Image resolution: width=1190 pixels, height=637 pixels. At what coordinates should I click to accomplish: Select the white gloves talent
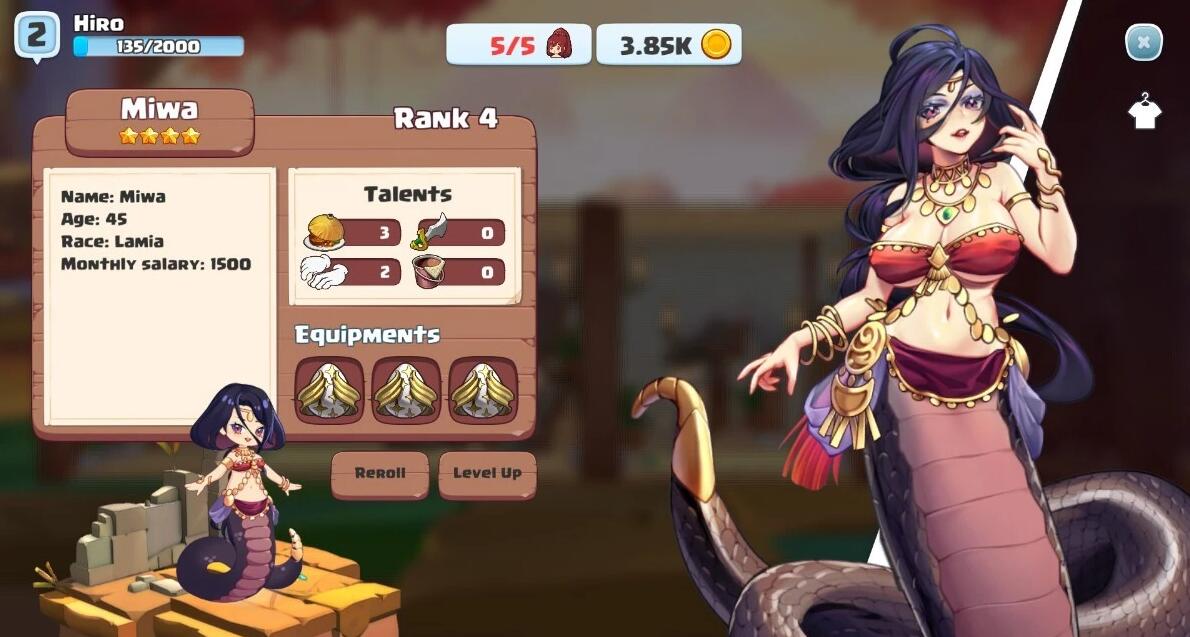[352, 272]
